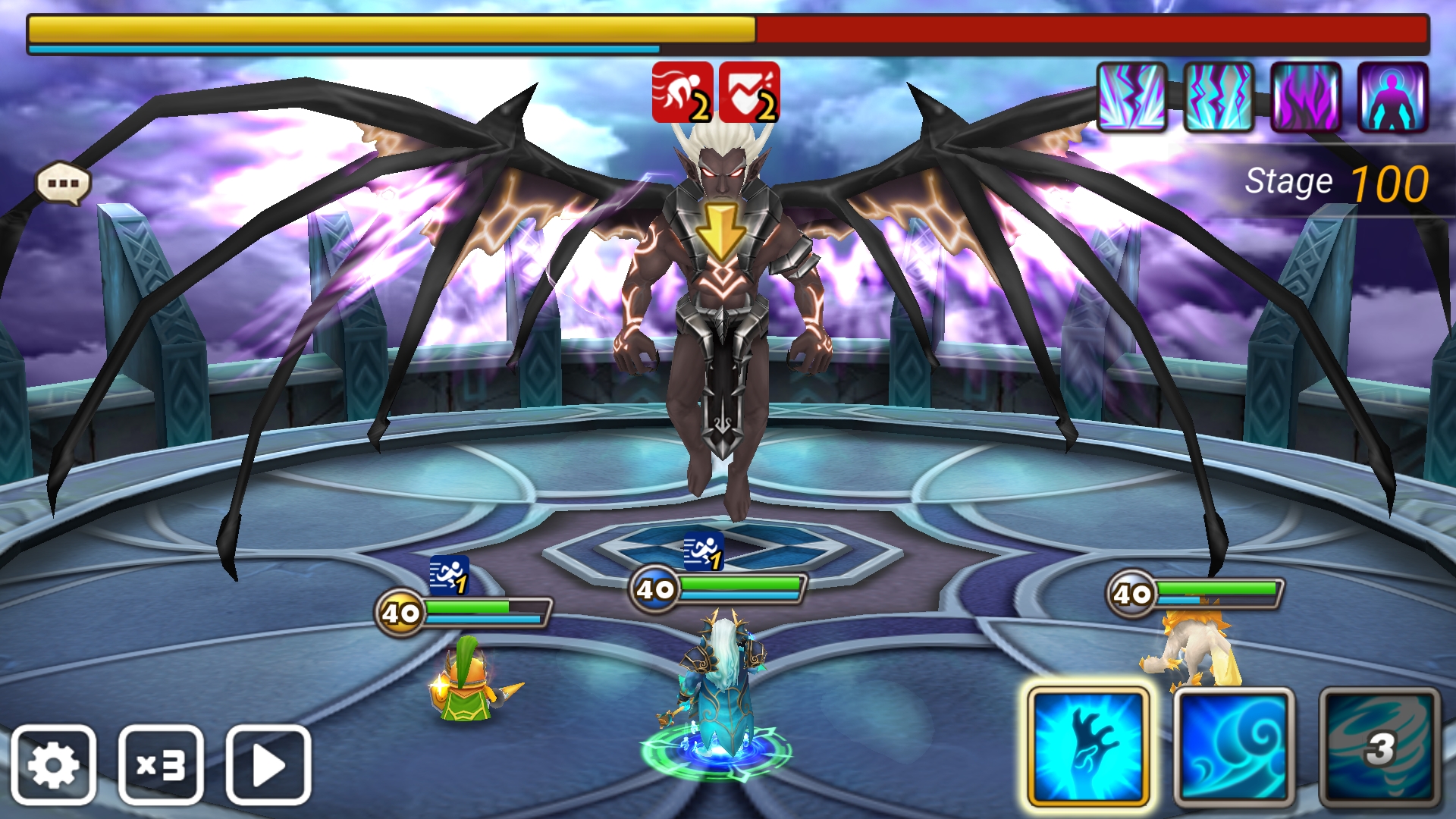View the boss's red shield-break debuff icon

(749, 93)
